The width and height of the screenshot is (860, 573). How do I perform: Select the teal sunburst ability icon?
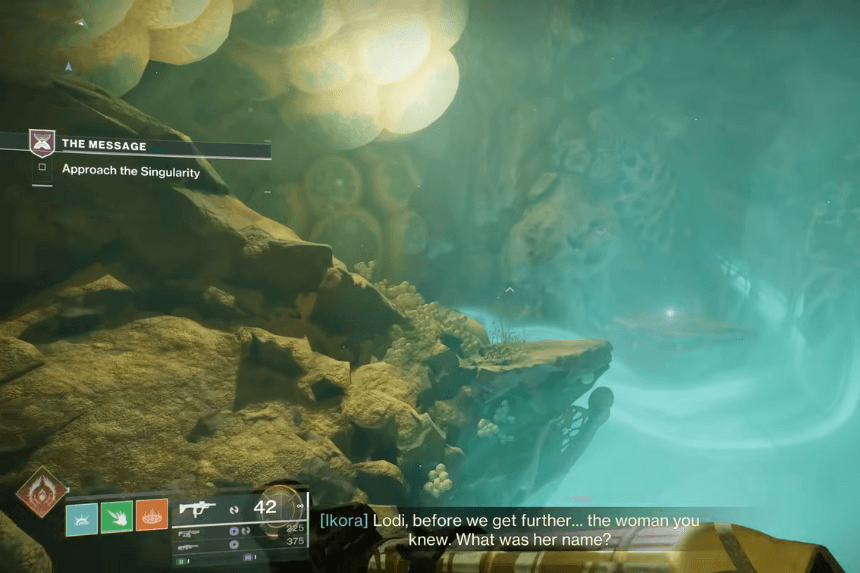[x=81, y=517]
